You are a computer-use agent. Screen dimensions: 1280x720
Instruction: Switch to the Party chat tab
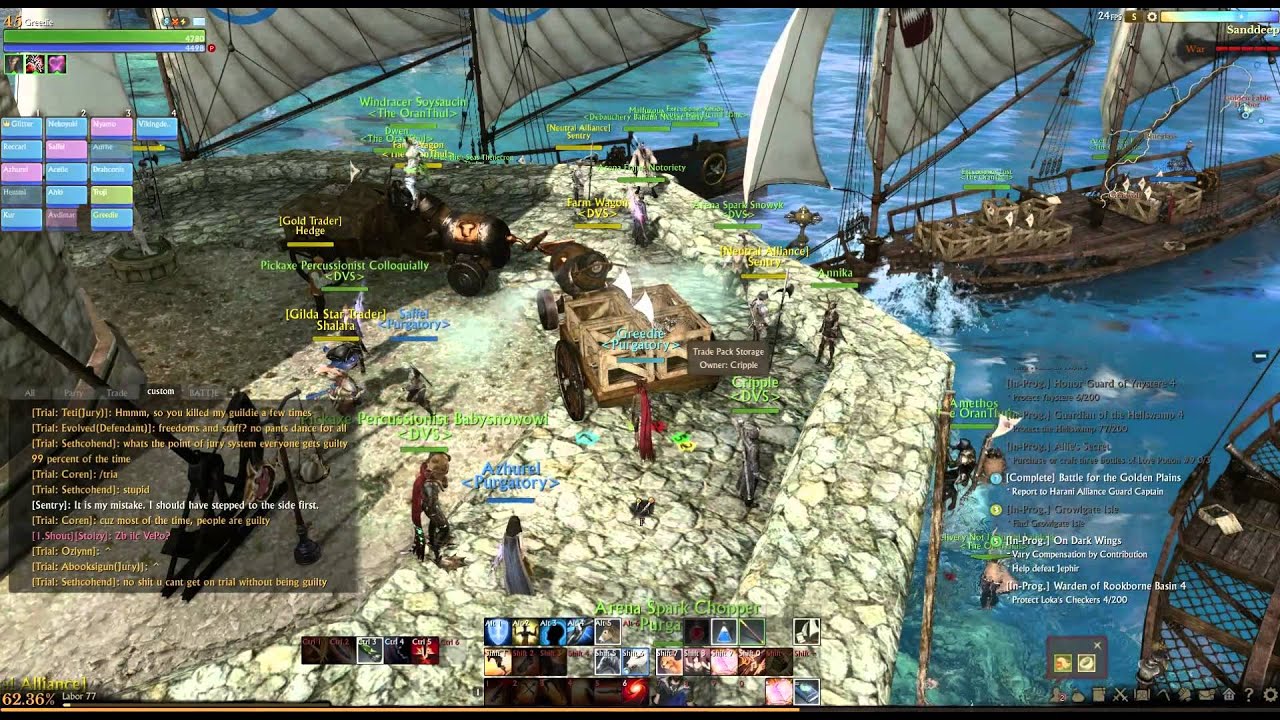73,392
